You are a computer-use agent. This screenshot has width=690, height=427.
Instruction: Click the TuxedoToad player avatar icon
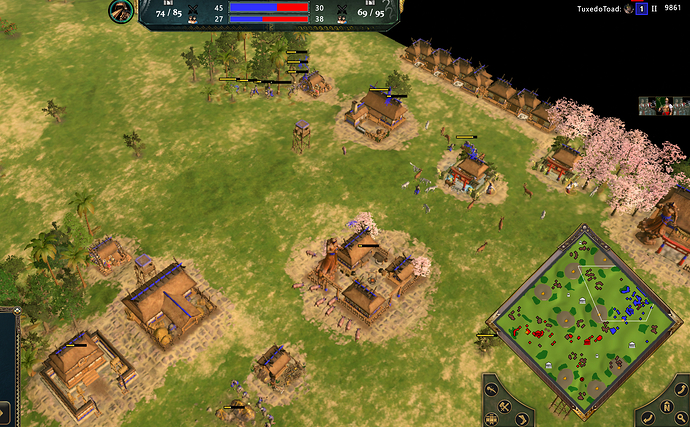pos(628,9)
